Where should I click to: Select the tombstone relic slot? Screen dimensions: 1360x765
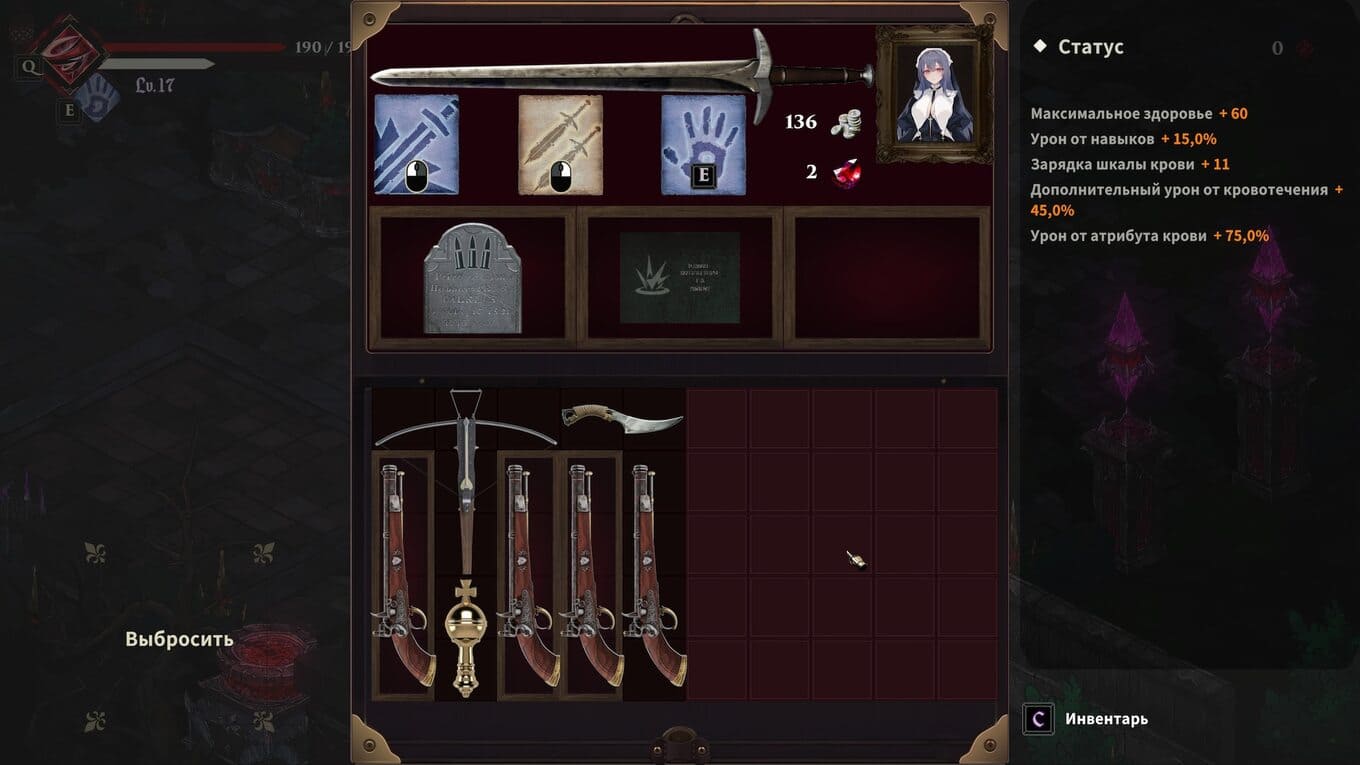[x=472, y=278]
